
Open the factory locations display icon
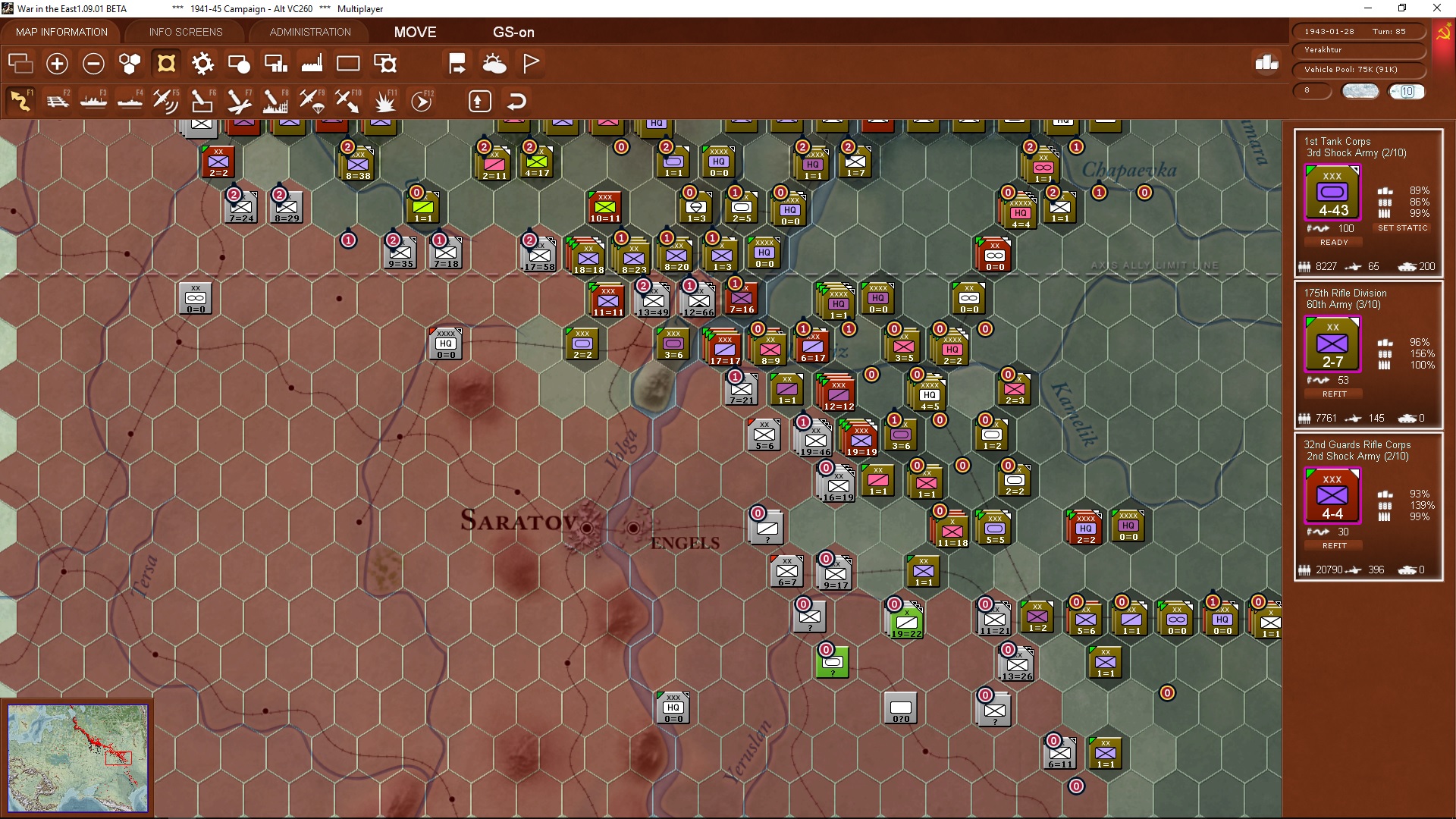[312, 64]
